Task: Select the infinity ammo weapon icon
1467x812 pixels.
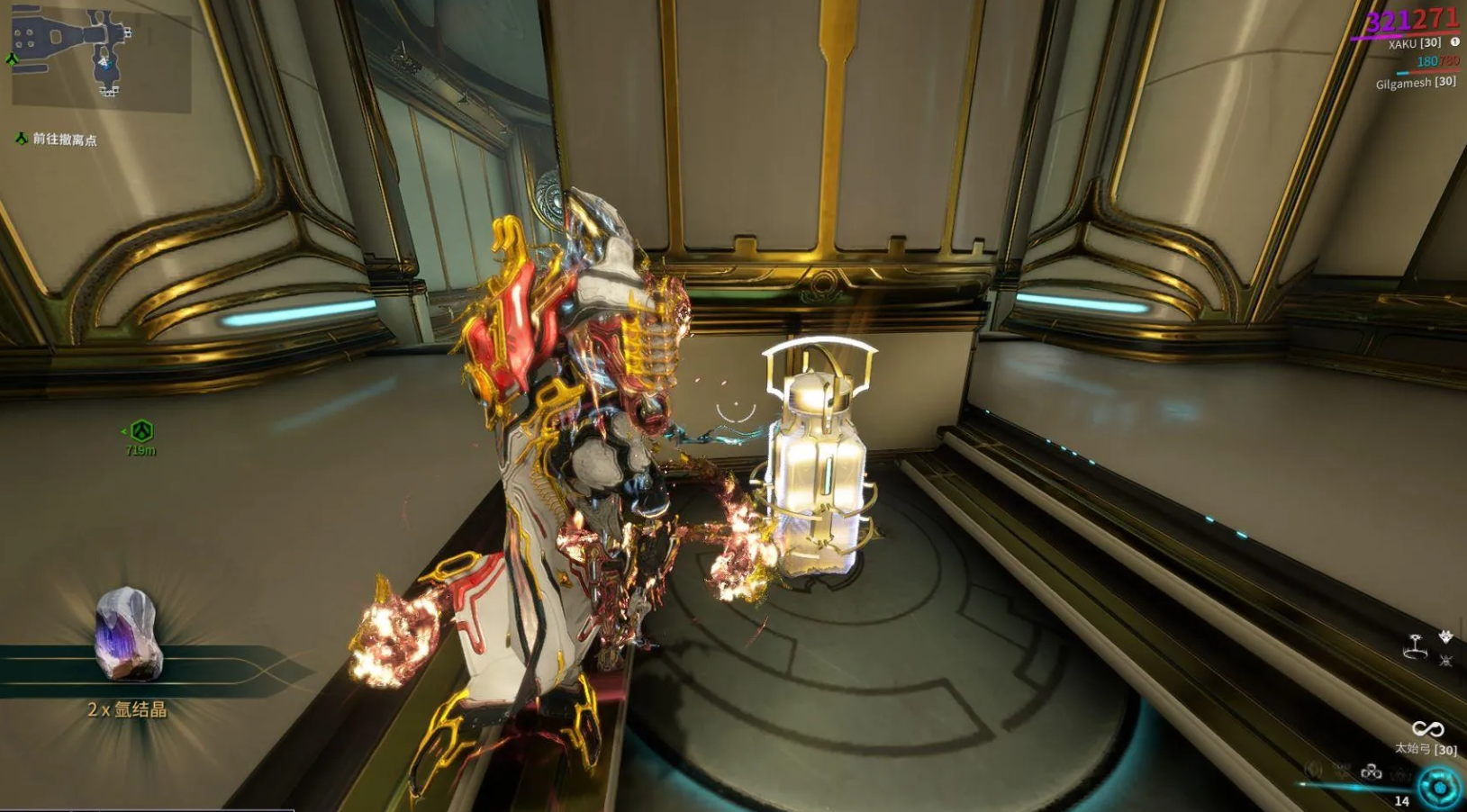Action: coord(1427,728)
